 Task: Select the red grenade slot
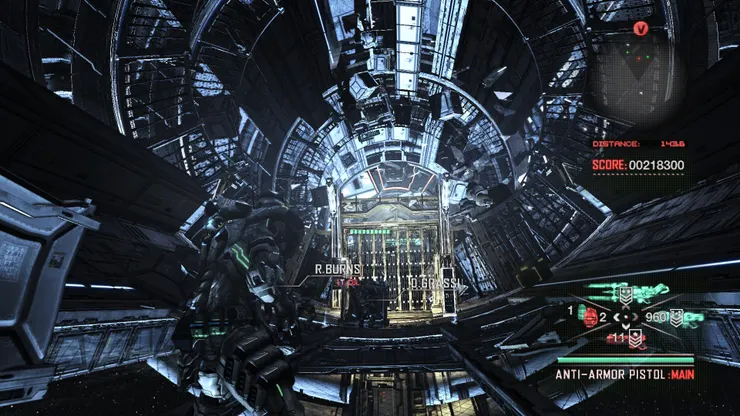590,316
